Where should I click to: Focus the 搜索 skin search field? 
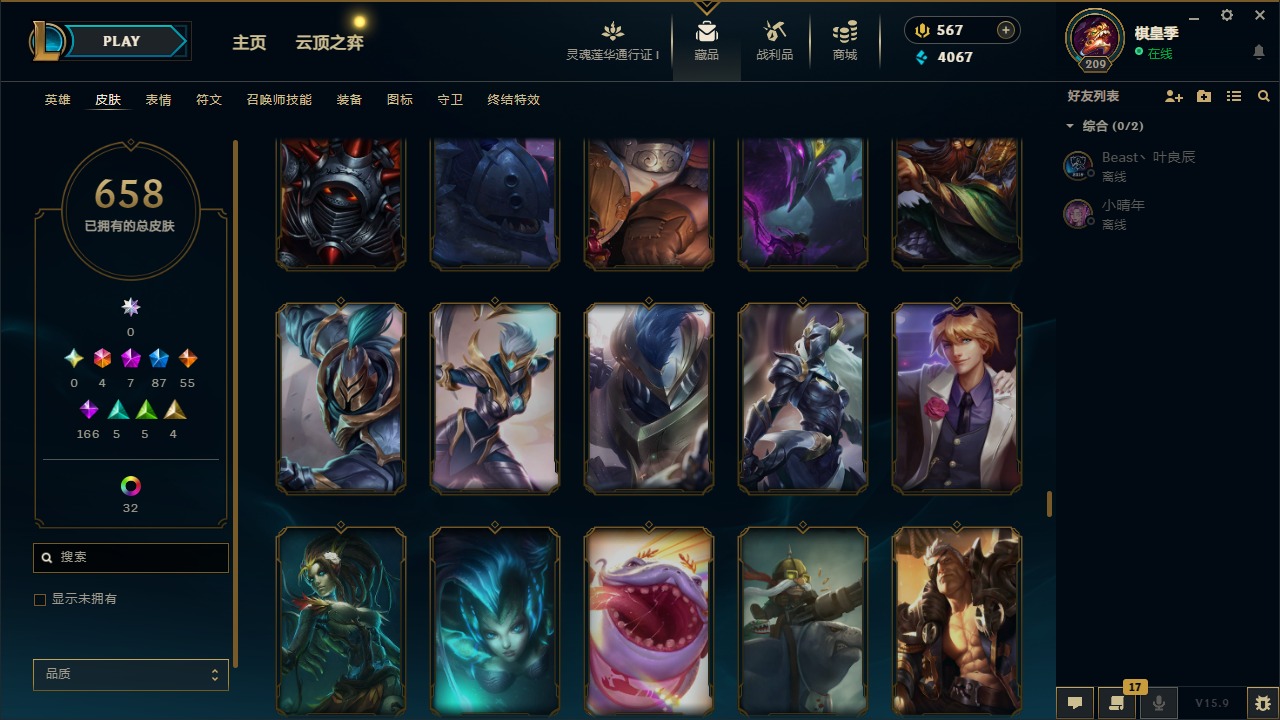pos(140,557)
